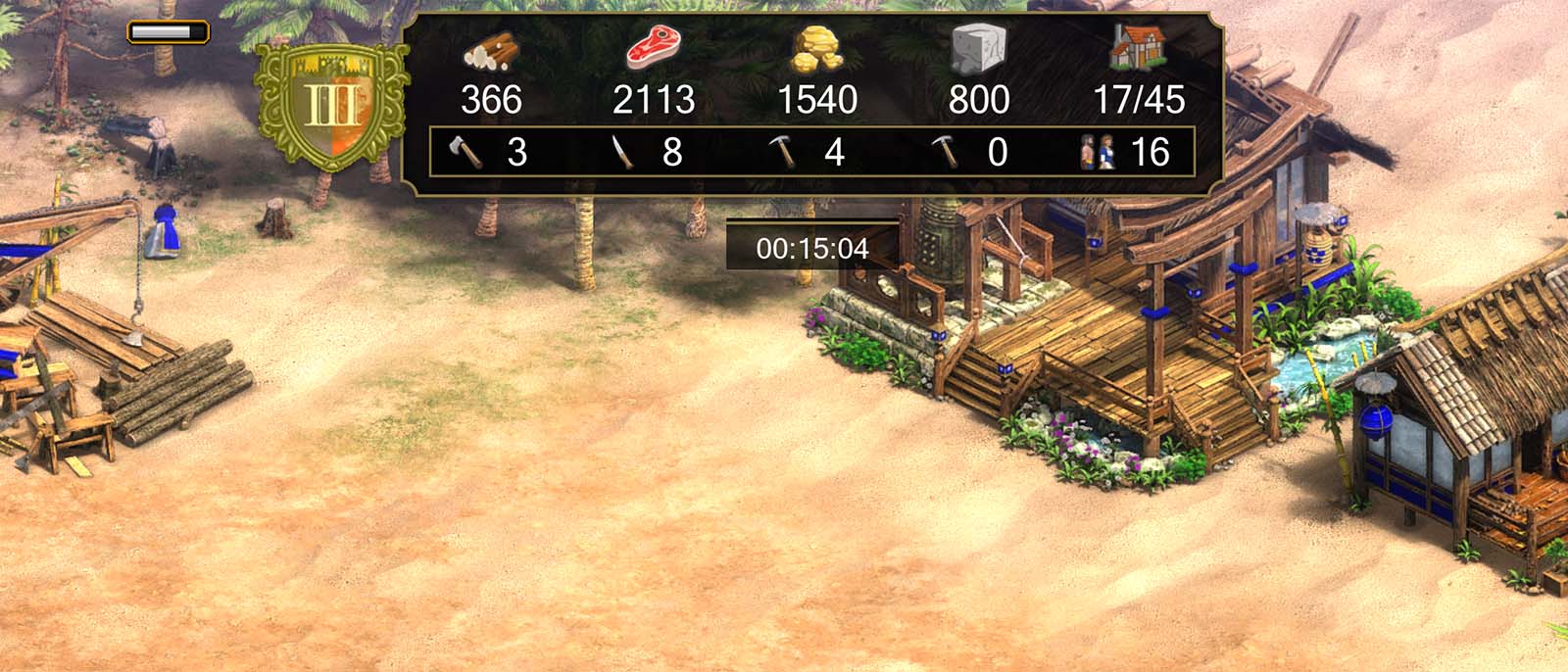Click the woodcutter axe villager icon
1568x672 pixels.
(x=465, y=152)
